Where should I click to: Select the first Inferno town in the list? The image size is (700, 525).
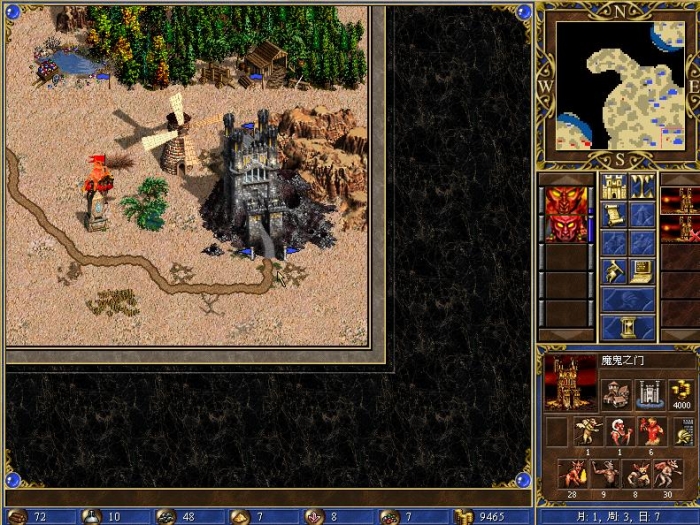pyautogui.click(x=680, y=200)
